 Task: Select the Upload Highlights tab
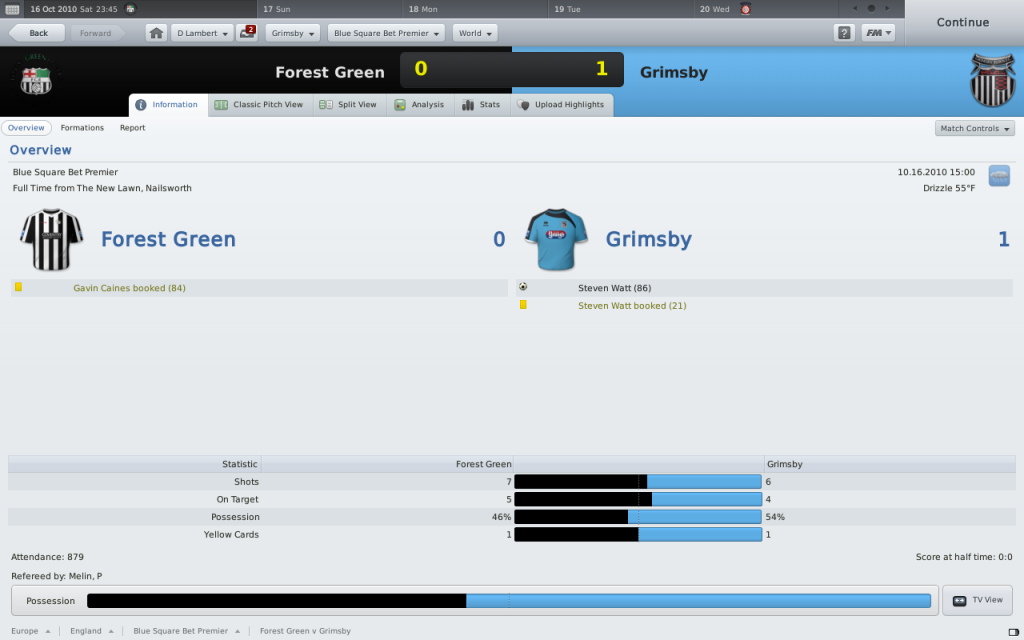pos(561,105)
